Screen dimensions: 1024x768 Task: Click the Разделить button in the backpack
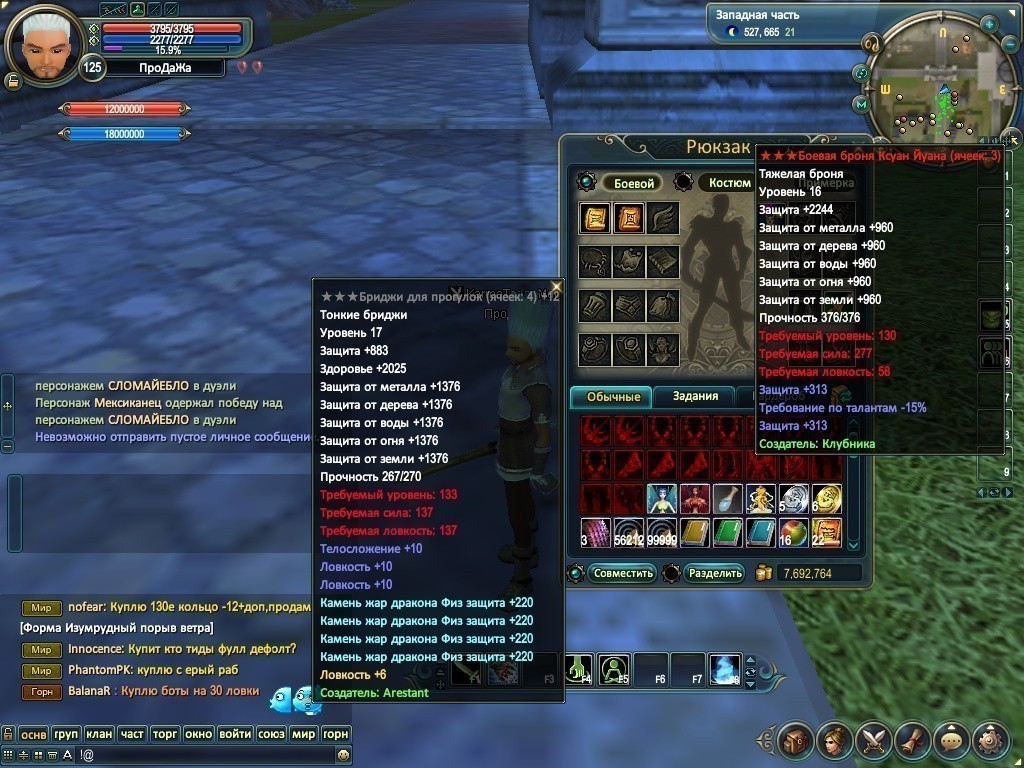716,573
